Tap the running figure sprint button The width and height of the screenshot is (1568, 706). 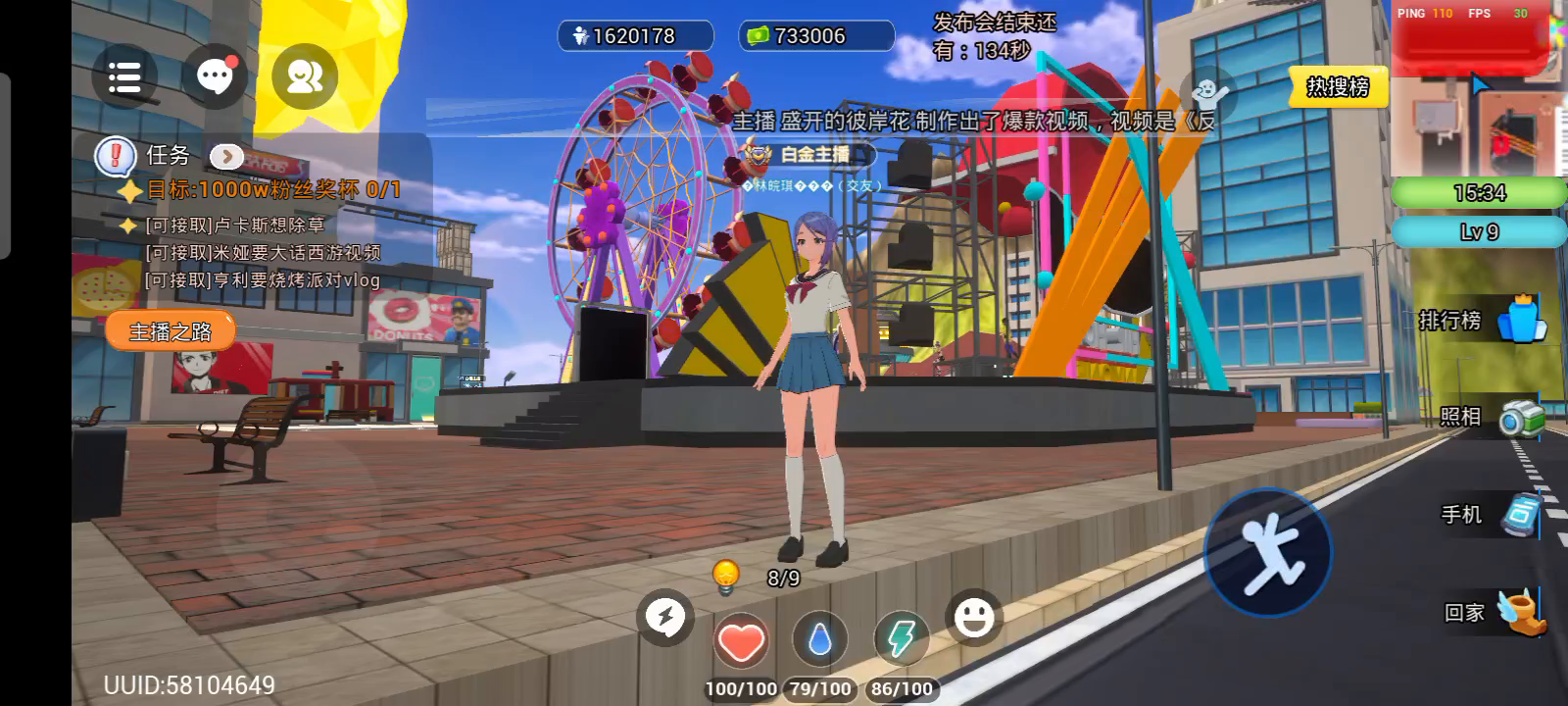point(1268,551)
